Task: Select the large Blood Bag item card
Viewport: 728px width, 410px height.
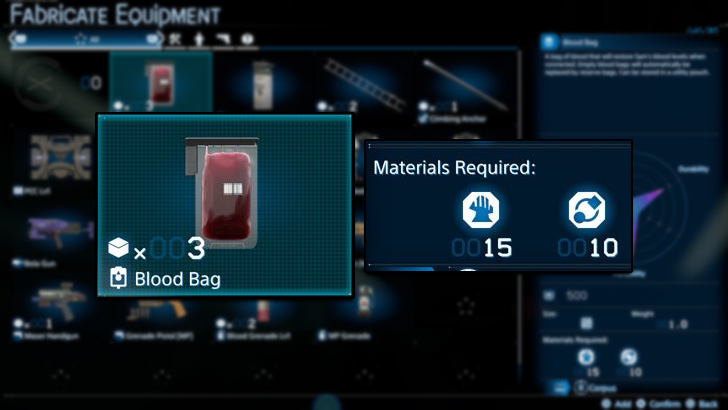Action: tap(224, 204)
